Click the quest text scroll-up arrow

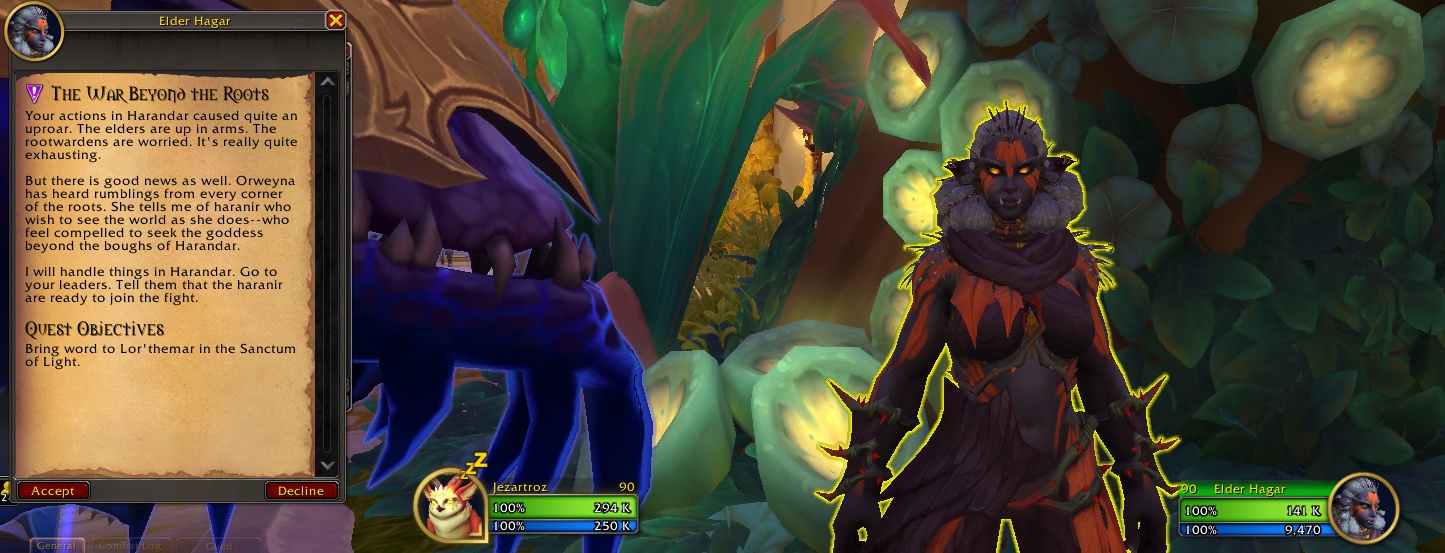click(x=327, y=82)
